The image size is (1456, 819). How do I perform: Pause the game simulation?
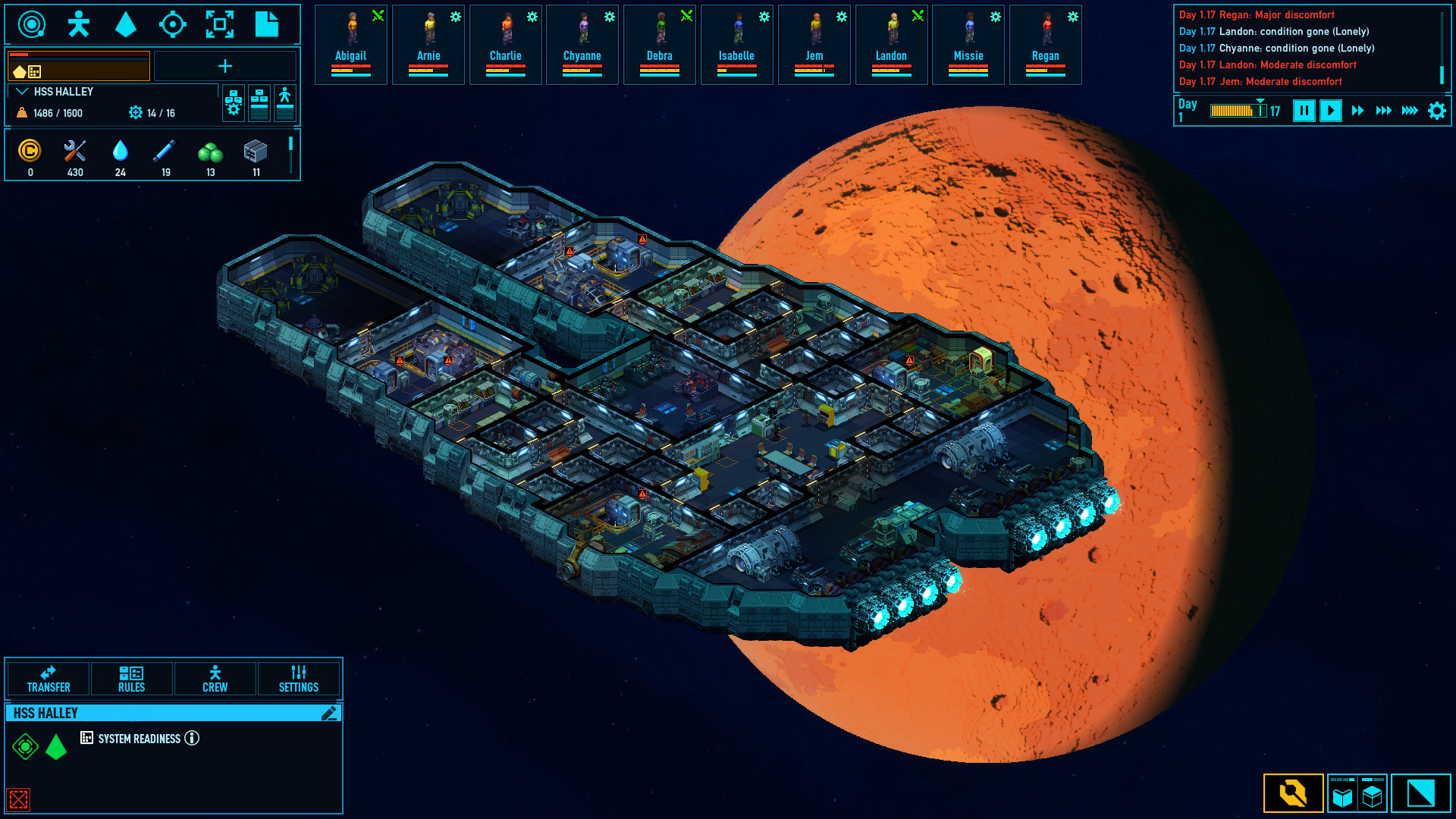(x=1304, y=111)
